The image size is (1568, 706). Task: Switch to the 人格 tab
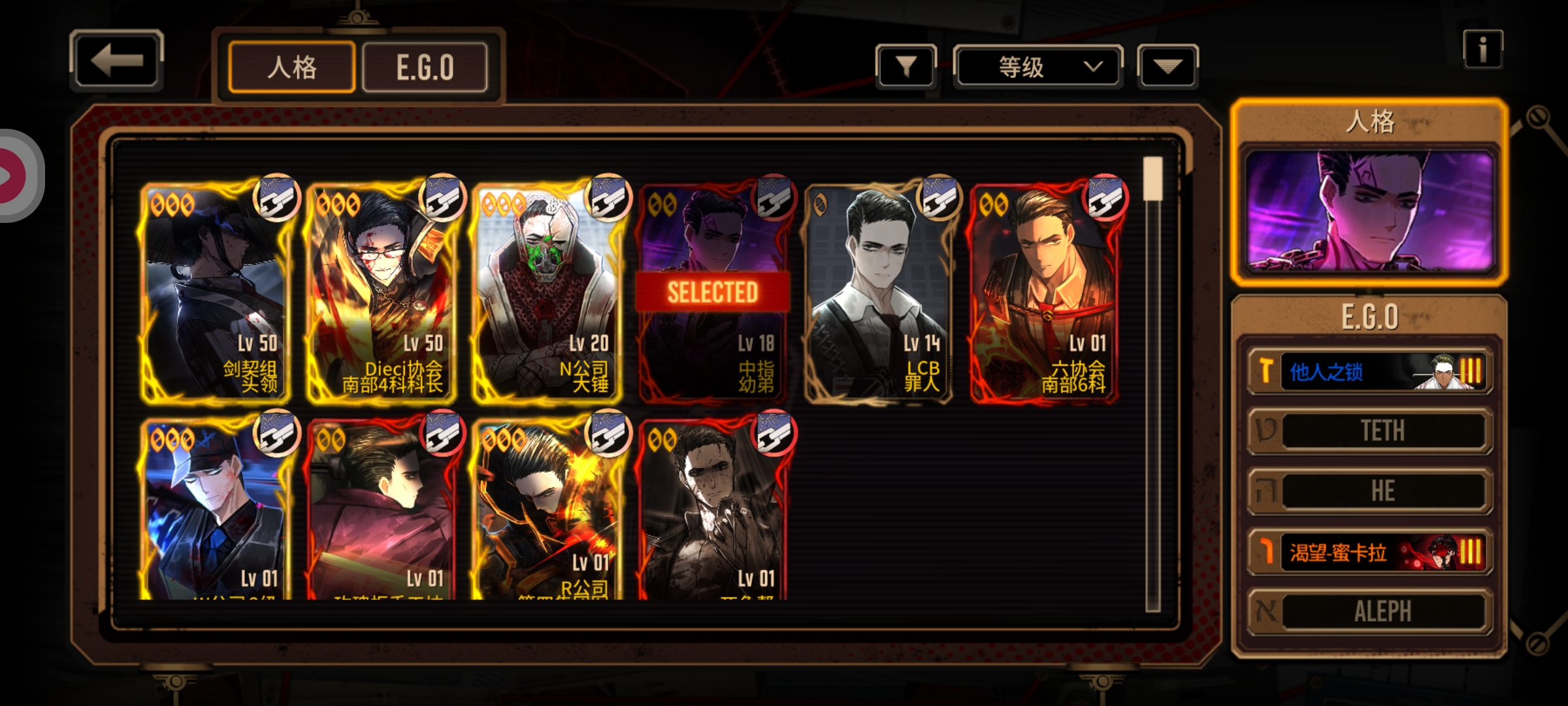(292, 67)
